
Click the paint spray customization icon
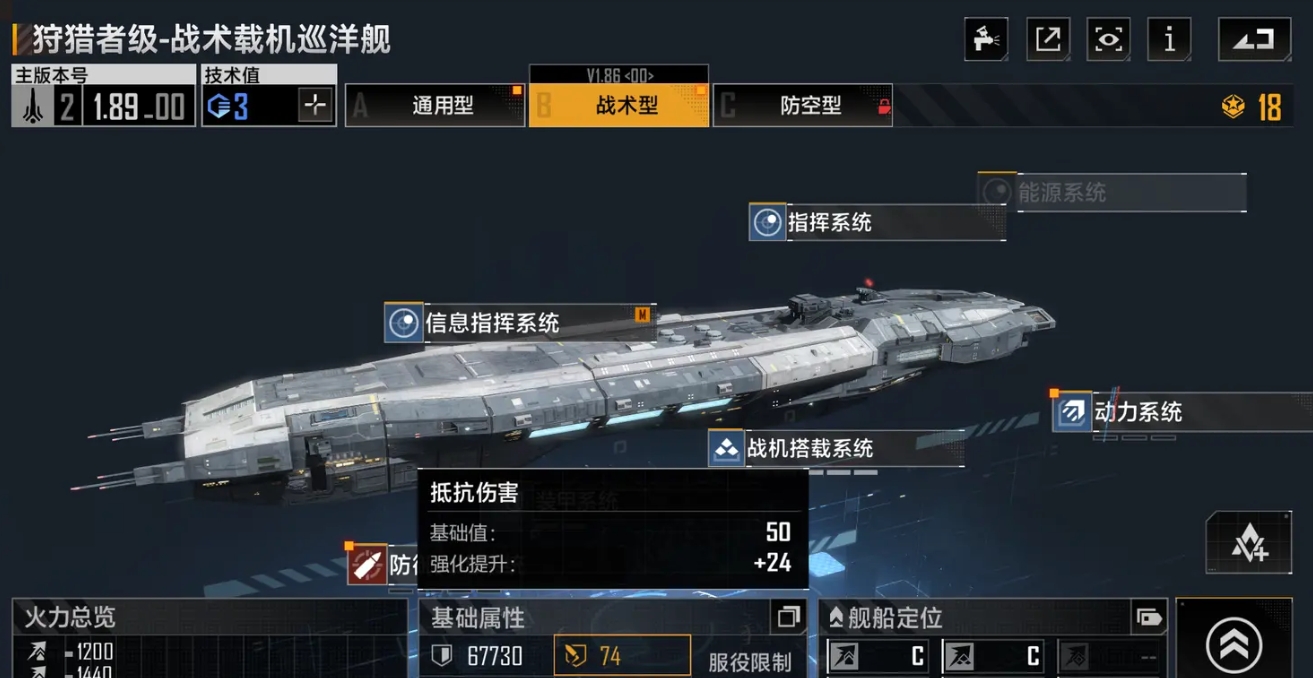pyautogui.click(x=986, y=40)
